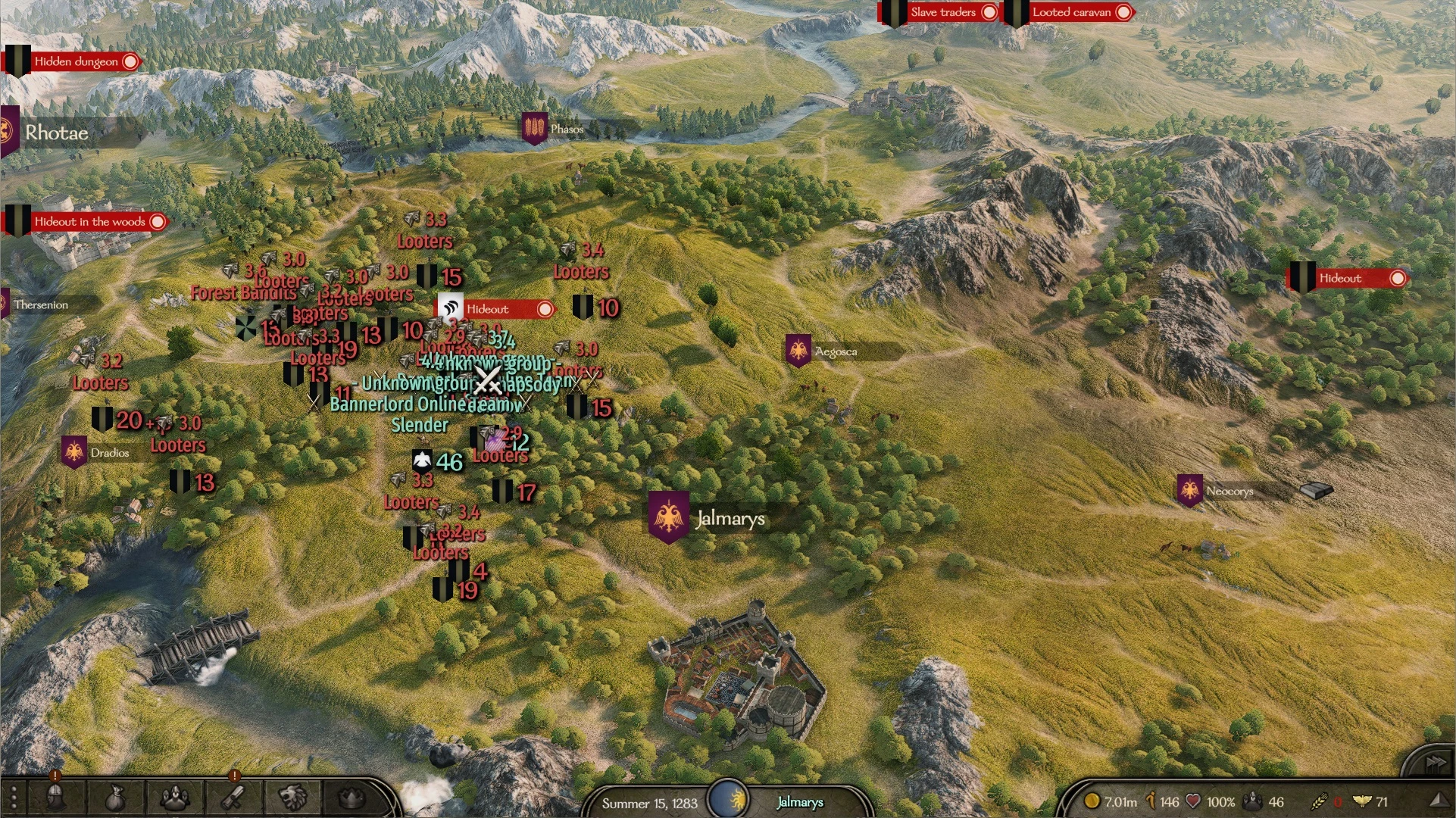Select the Jalmarys settlement name at bottom center
1456x818 pixels.
800,804
